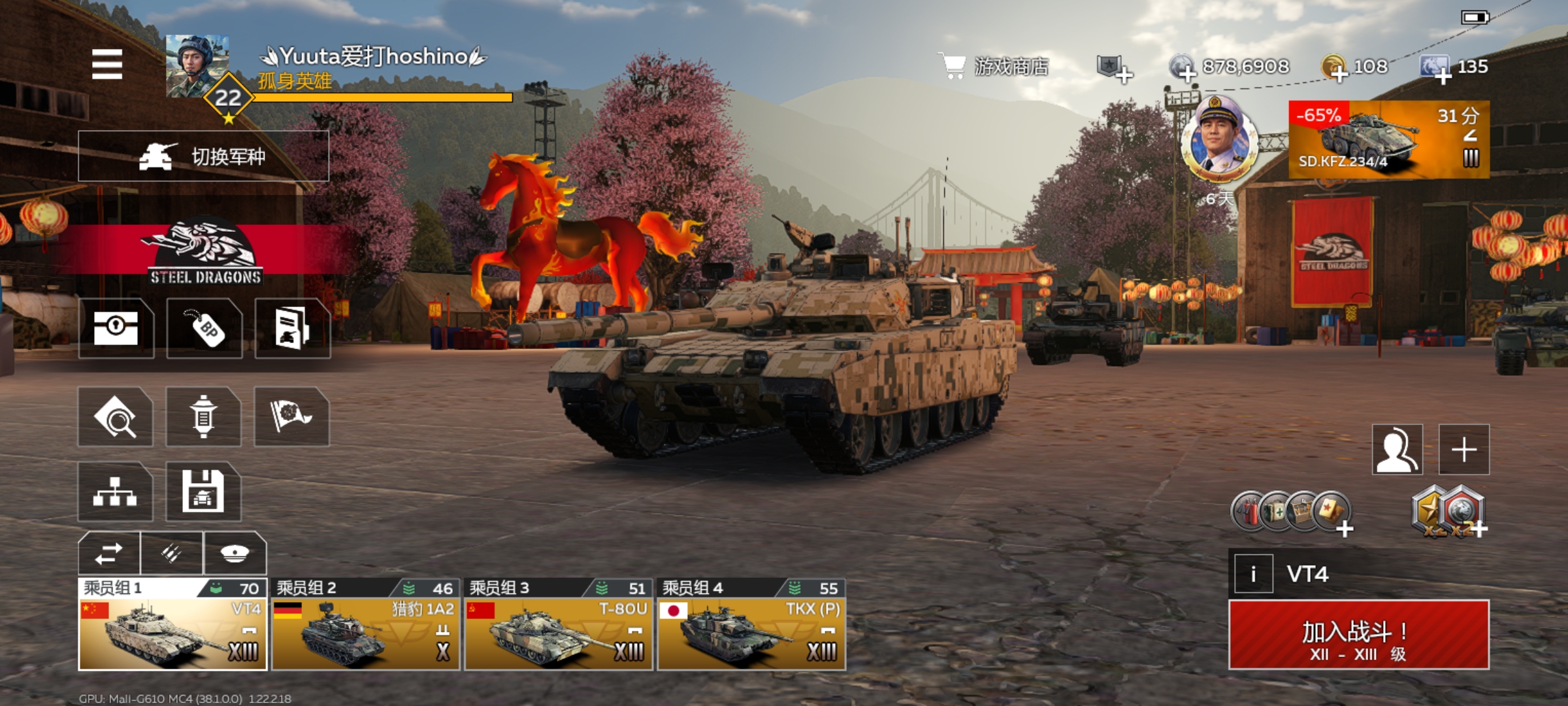
Task: Click the 切换军种 switch branch button
Action: 203,156
